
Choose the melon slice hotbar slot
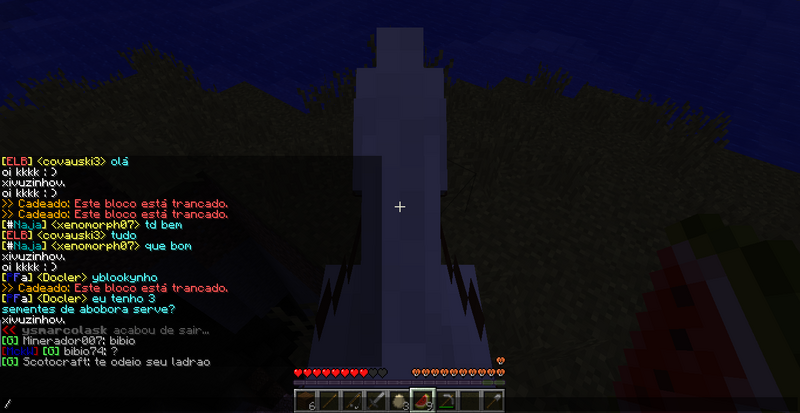[x=421, y=400]
